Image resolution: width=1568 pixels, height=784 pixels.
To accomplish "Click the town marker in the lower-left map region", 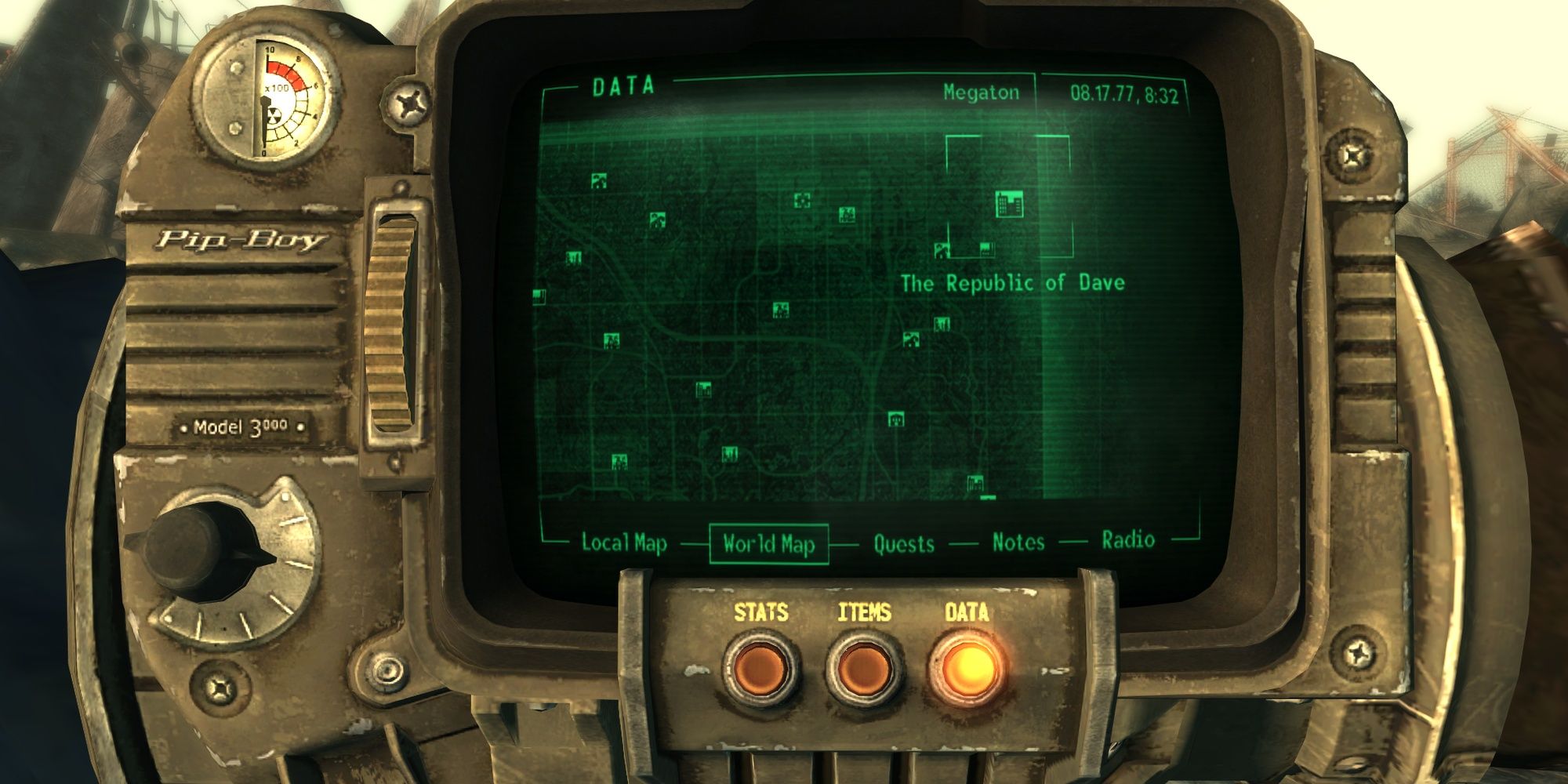I will pos(618,463).
